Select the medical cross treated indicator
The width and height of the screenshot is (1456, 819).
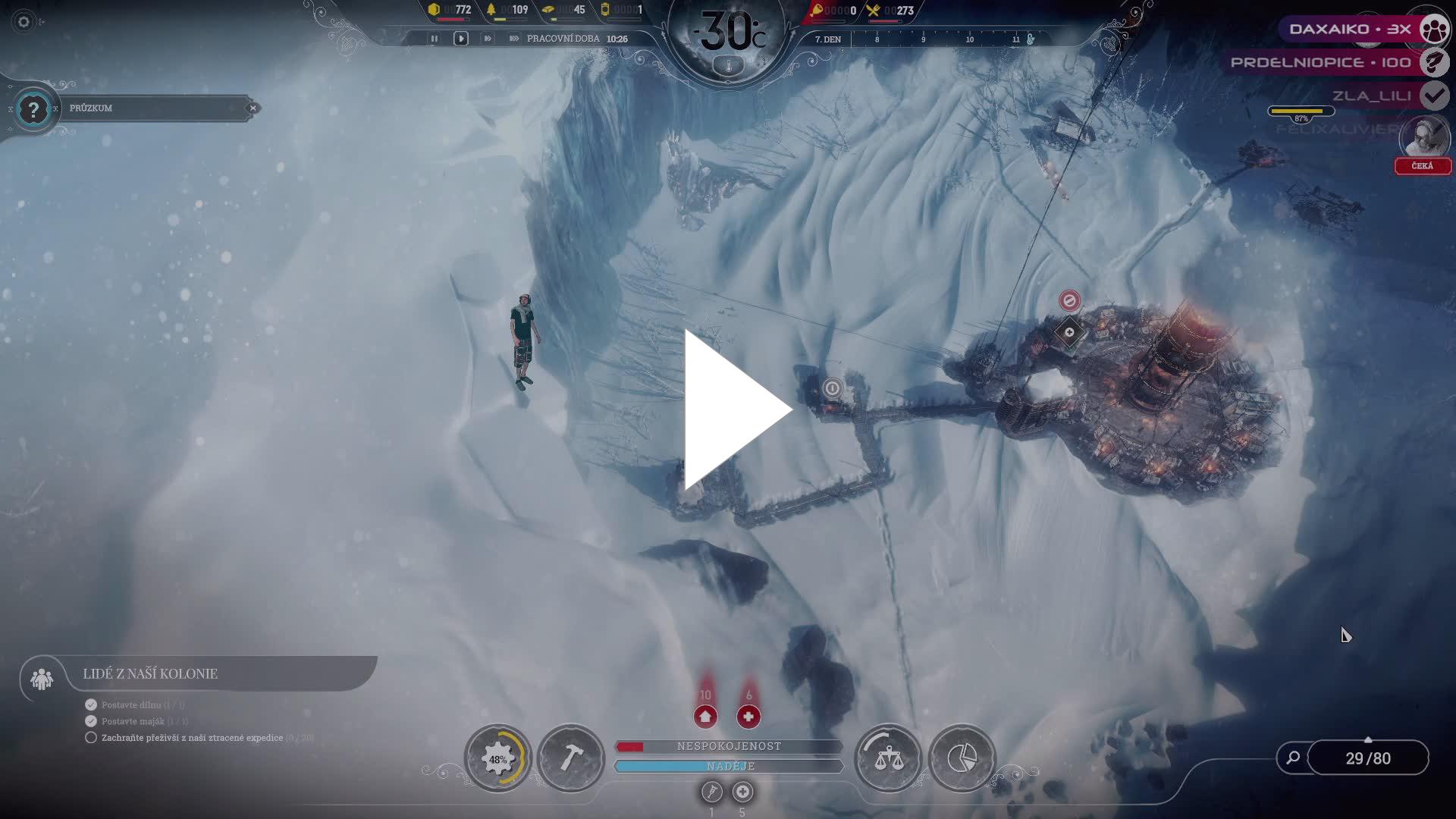(742, 792)
